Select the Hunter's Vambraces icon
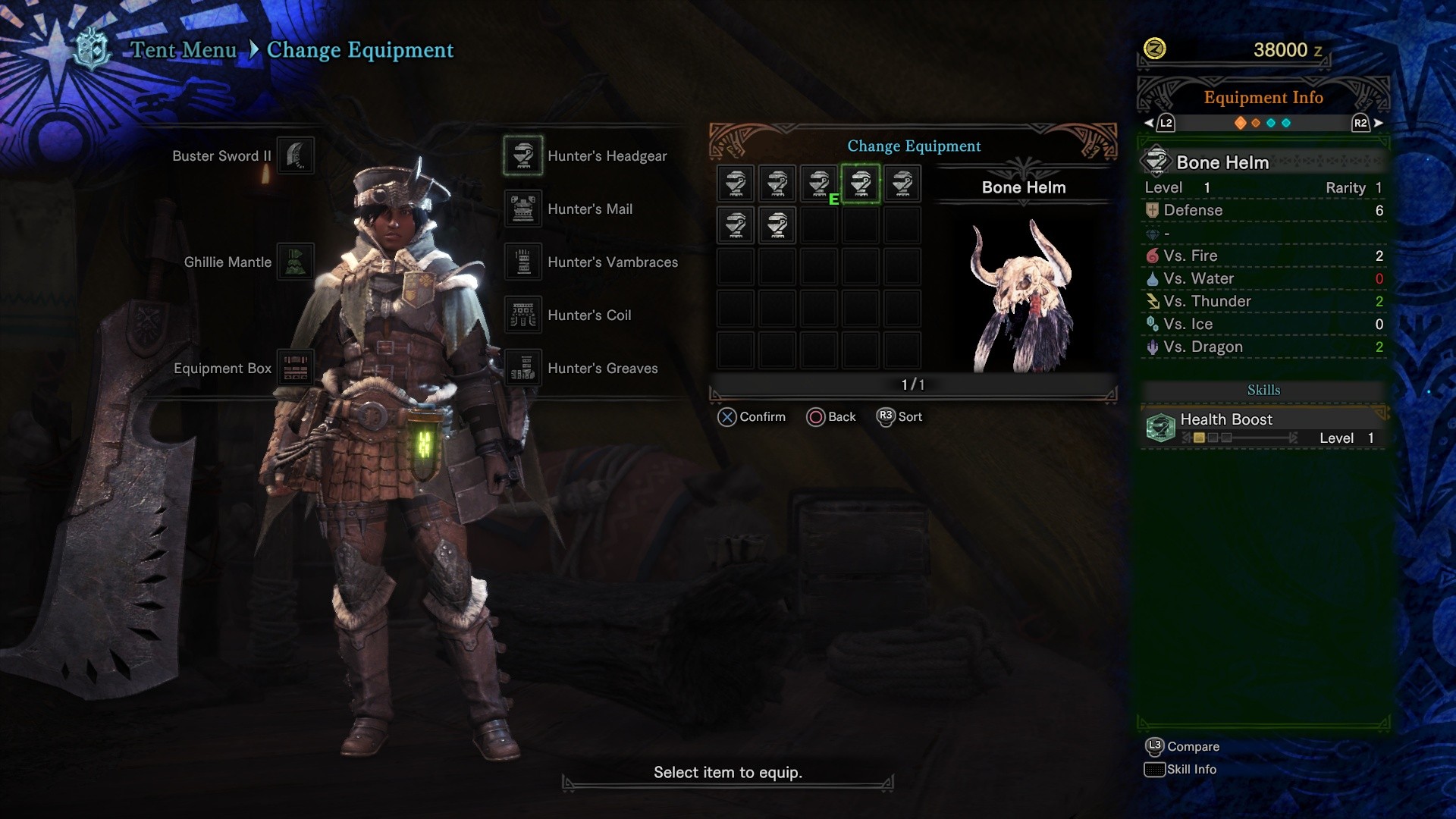This screenshot has height=819, width=1456. click(522, 262)
